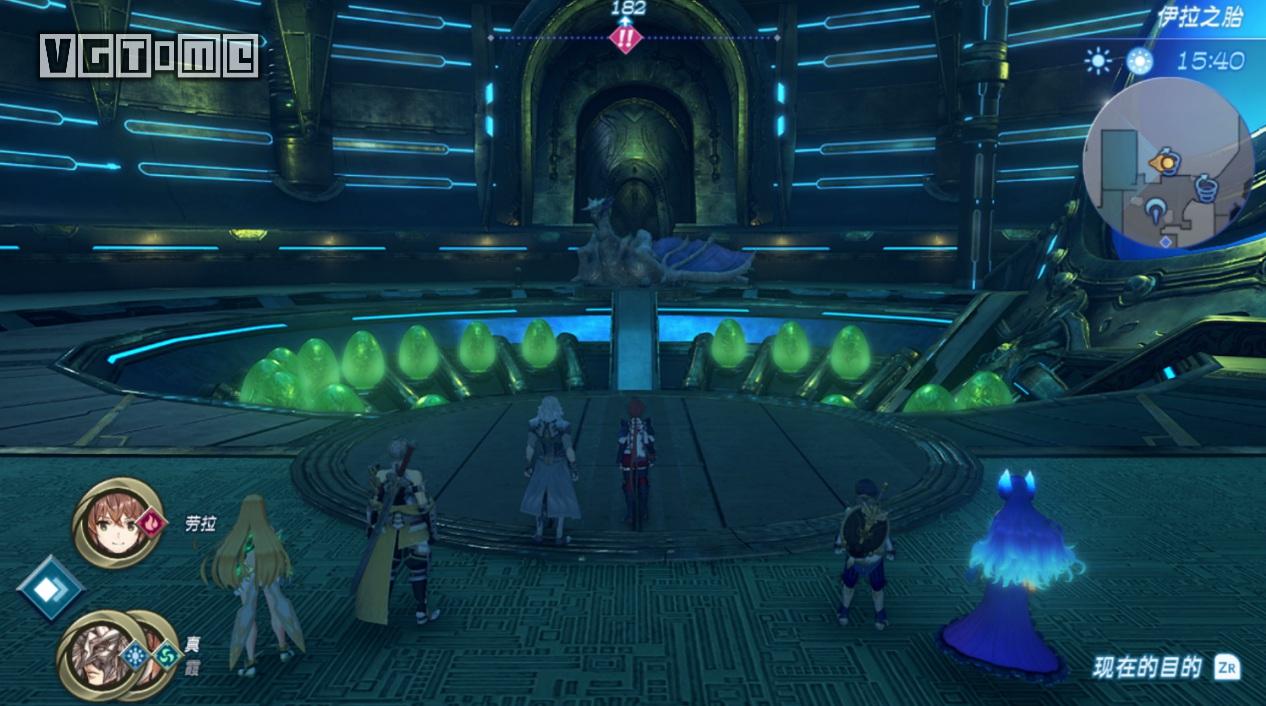Click the weather icon beside the clock
The image size is (1266, 706).
click(1098, 61)
